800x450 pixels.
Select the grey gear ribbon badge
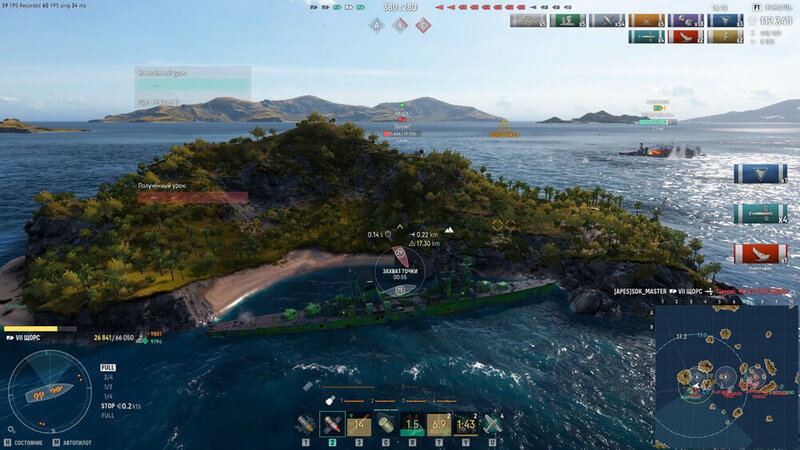point(528,20)
